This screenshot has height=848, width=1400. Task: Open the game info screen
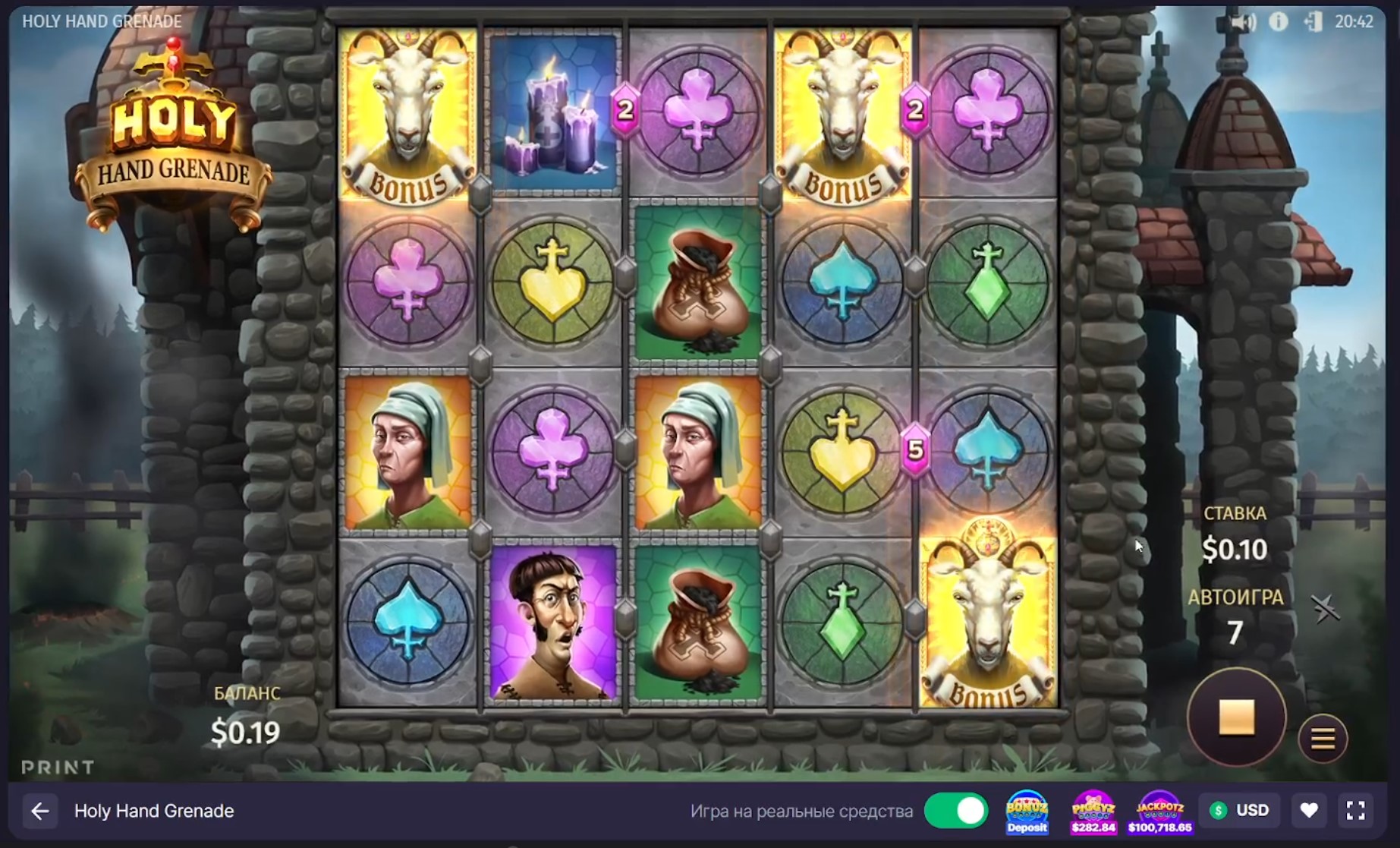coord(1279,22)
